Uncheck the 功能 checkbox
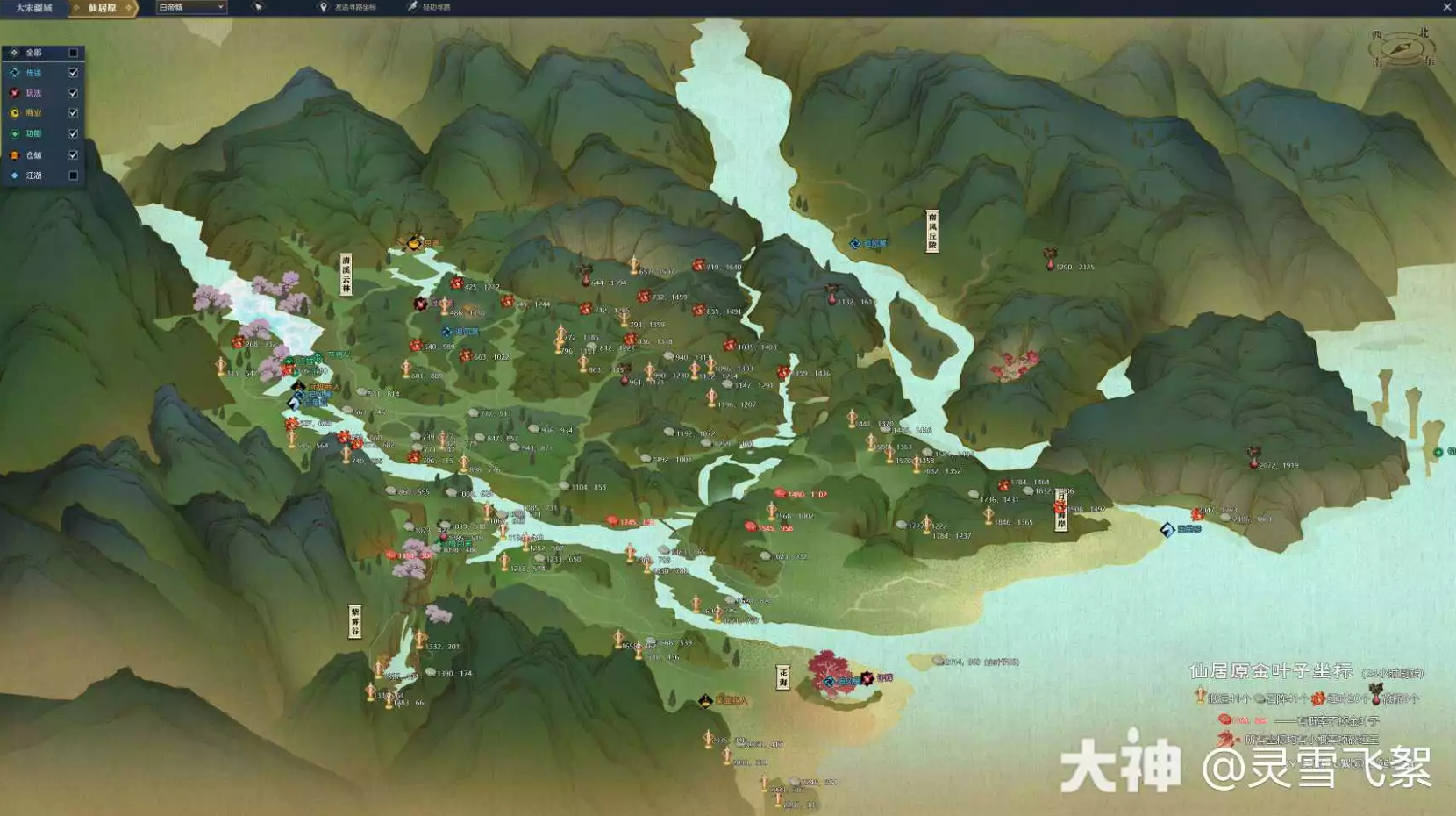This screenshot has width=1456, height=816. click(74, 132)
